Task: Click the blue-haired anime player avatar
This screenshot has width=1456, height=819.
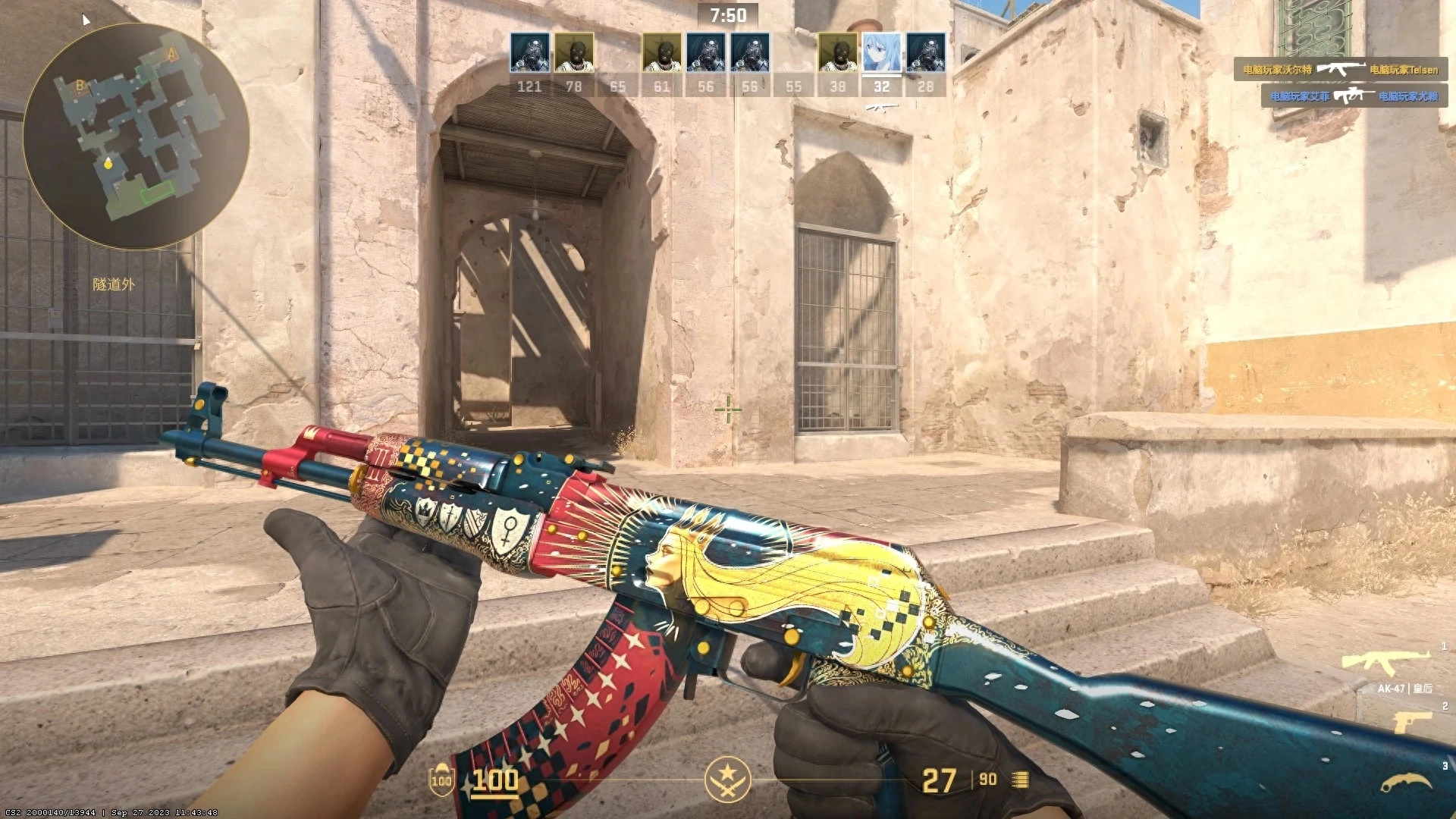Action: pos(880,51)
